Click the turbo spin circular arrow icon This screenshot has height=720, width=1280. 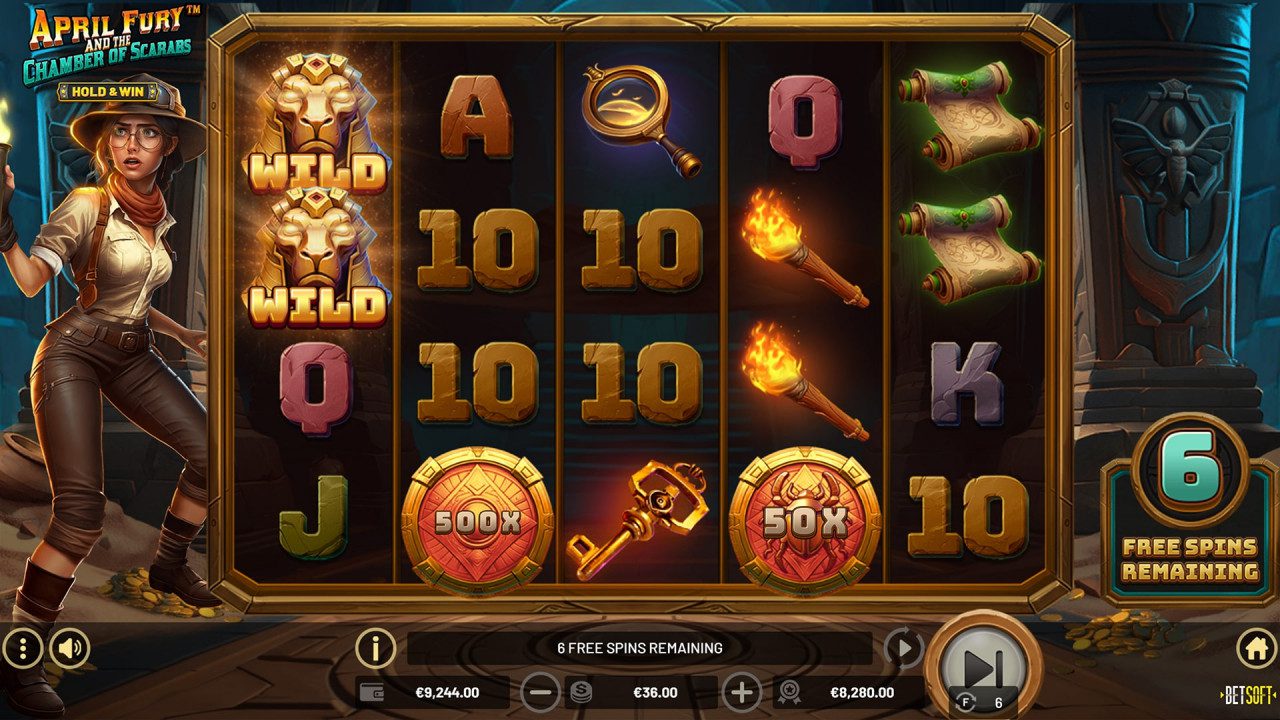point(904,648)
